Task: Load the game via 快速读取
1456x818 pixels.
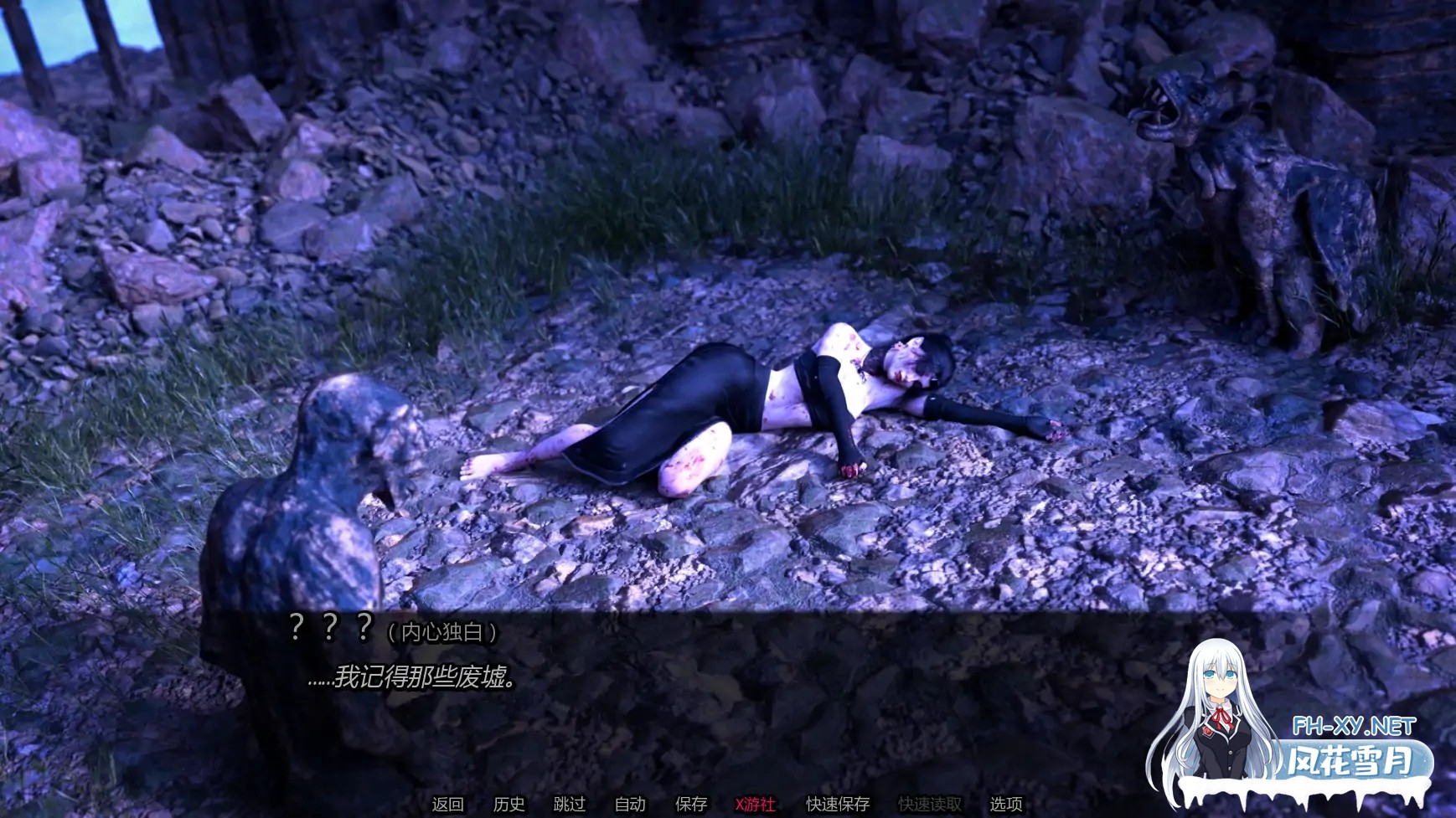Action: point(928,804)
